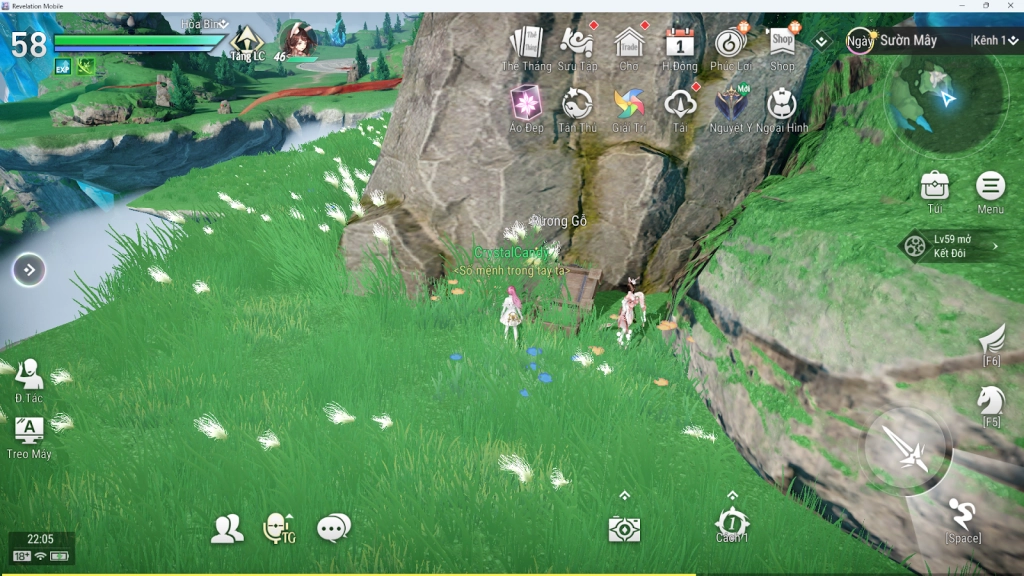Close the Revelation Mobile window
The width and height of the screenshot is (1024, 576).
point(1010,5)
